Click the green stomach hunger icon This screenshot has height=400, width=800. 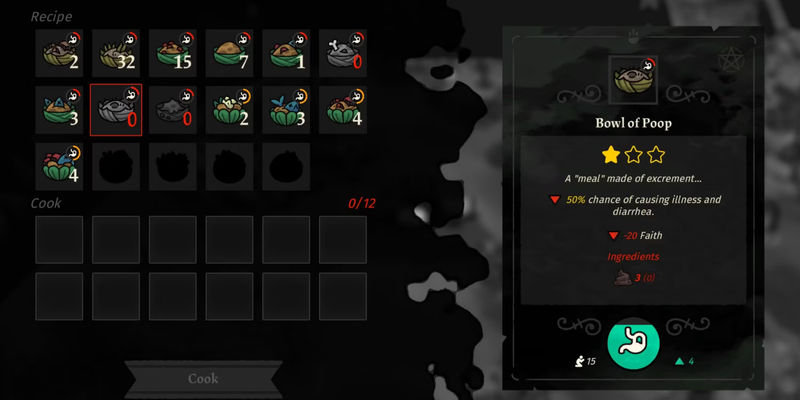[633, 343]
